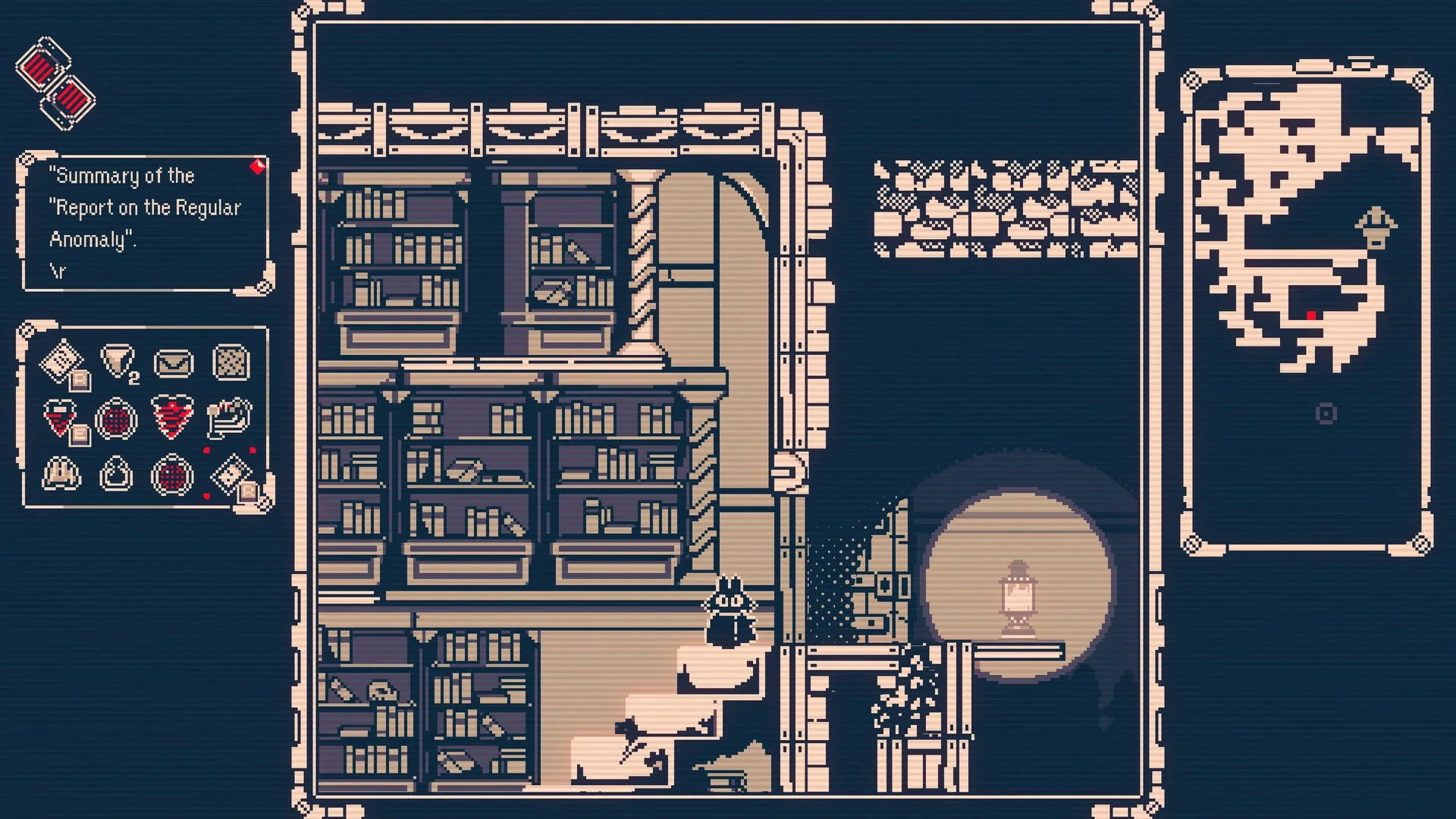Screen dimensions: 1456x819
Task: Click the lower cassette tape in the top-left corner
Action: click(x=70, y=99)
